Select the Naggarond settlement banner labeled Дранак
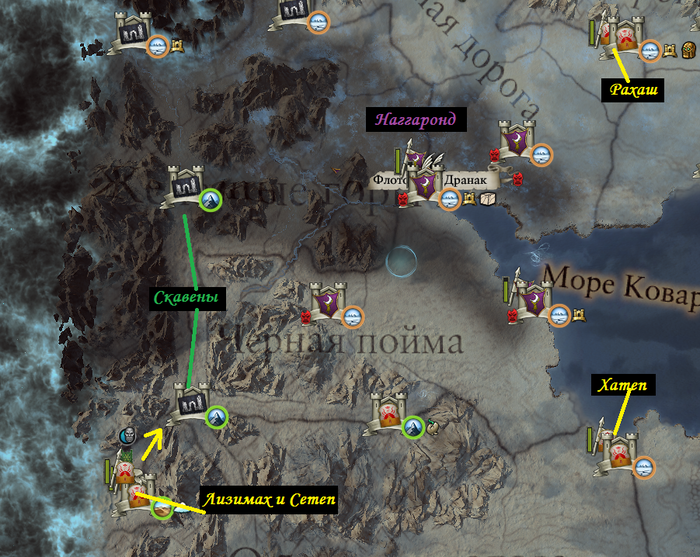 [427, 184]
